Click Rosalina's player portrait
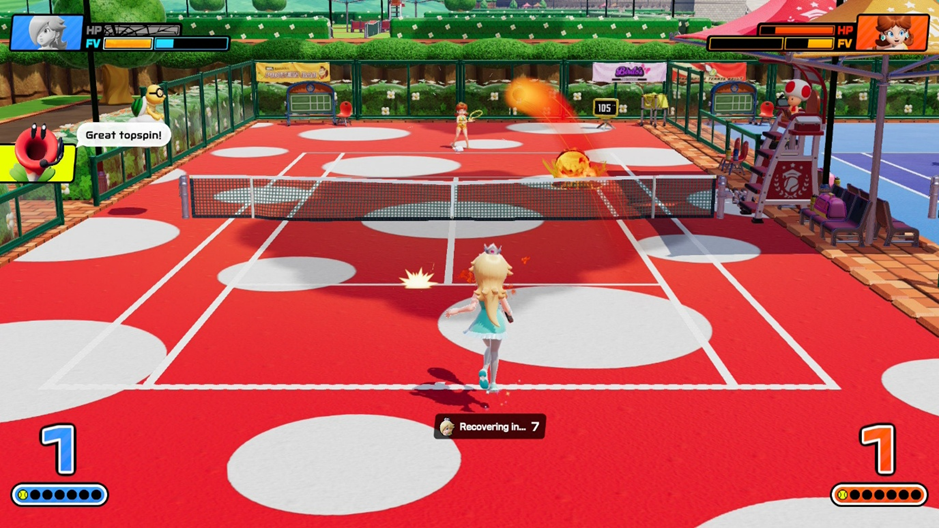Image resolution: width=939 pixels, height=528 pixels. coord(45,31)
